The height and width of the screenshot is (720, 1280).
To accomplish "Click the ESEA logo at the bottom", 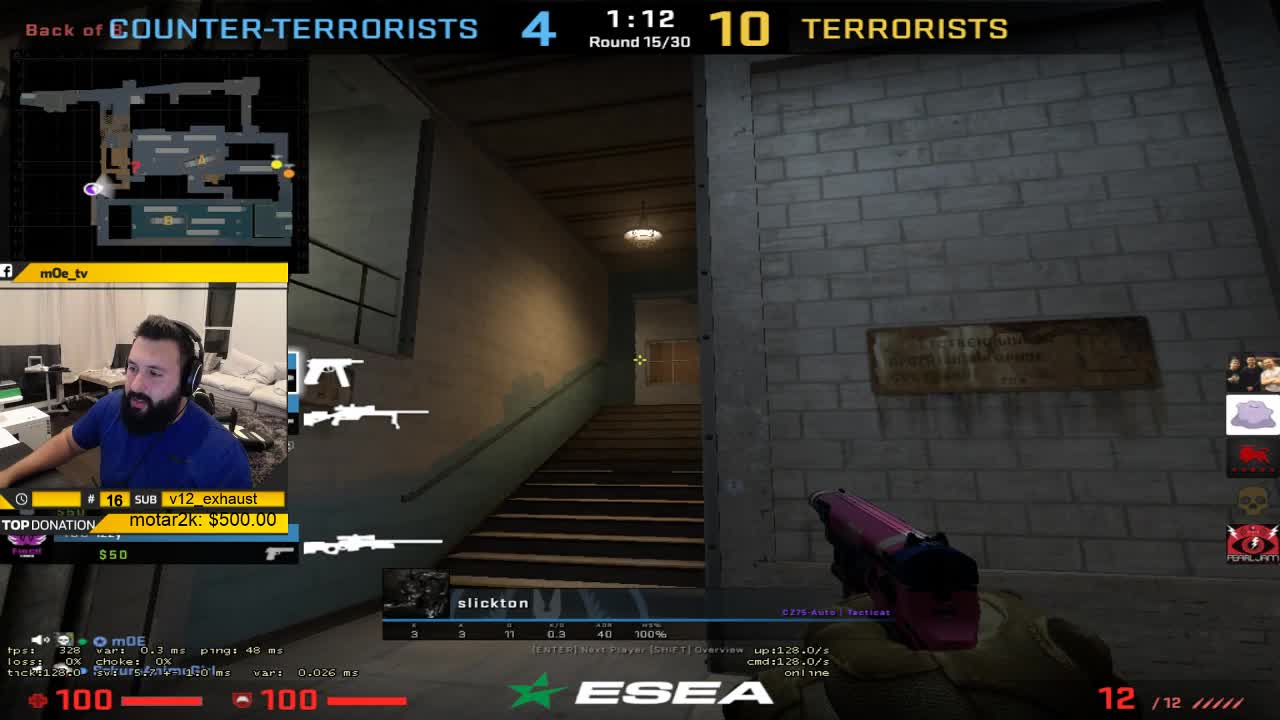I will [x=640, y=692].
